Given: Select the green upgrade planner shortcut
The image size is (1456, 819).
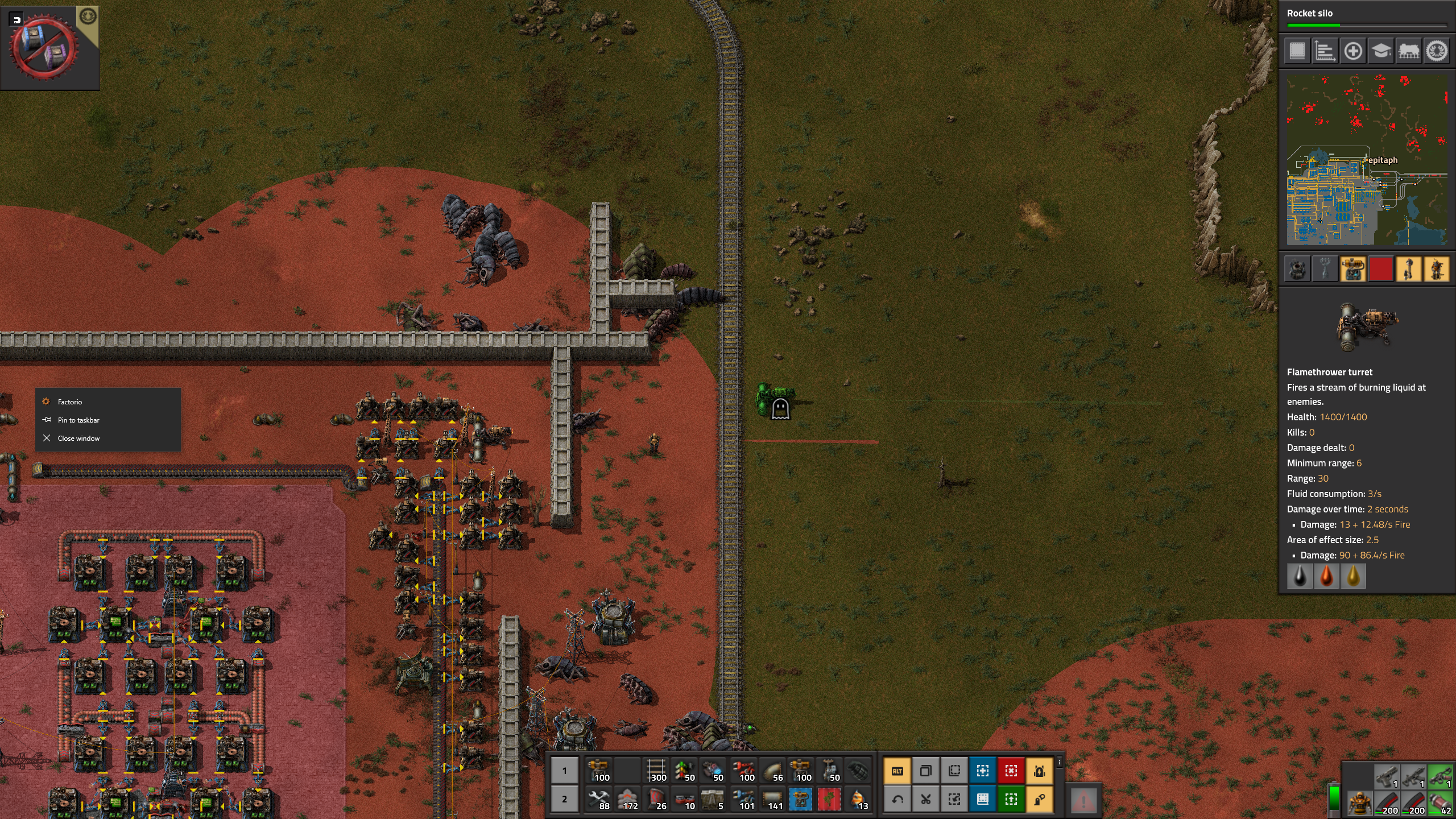Looking at the screenshot, I should click(1011, 800).
